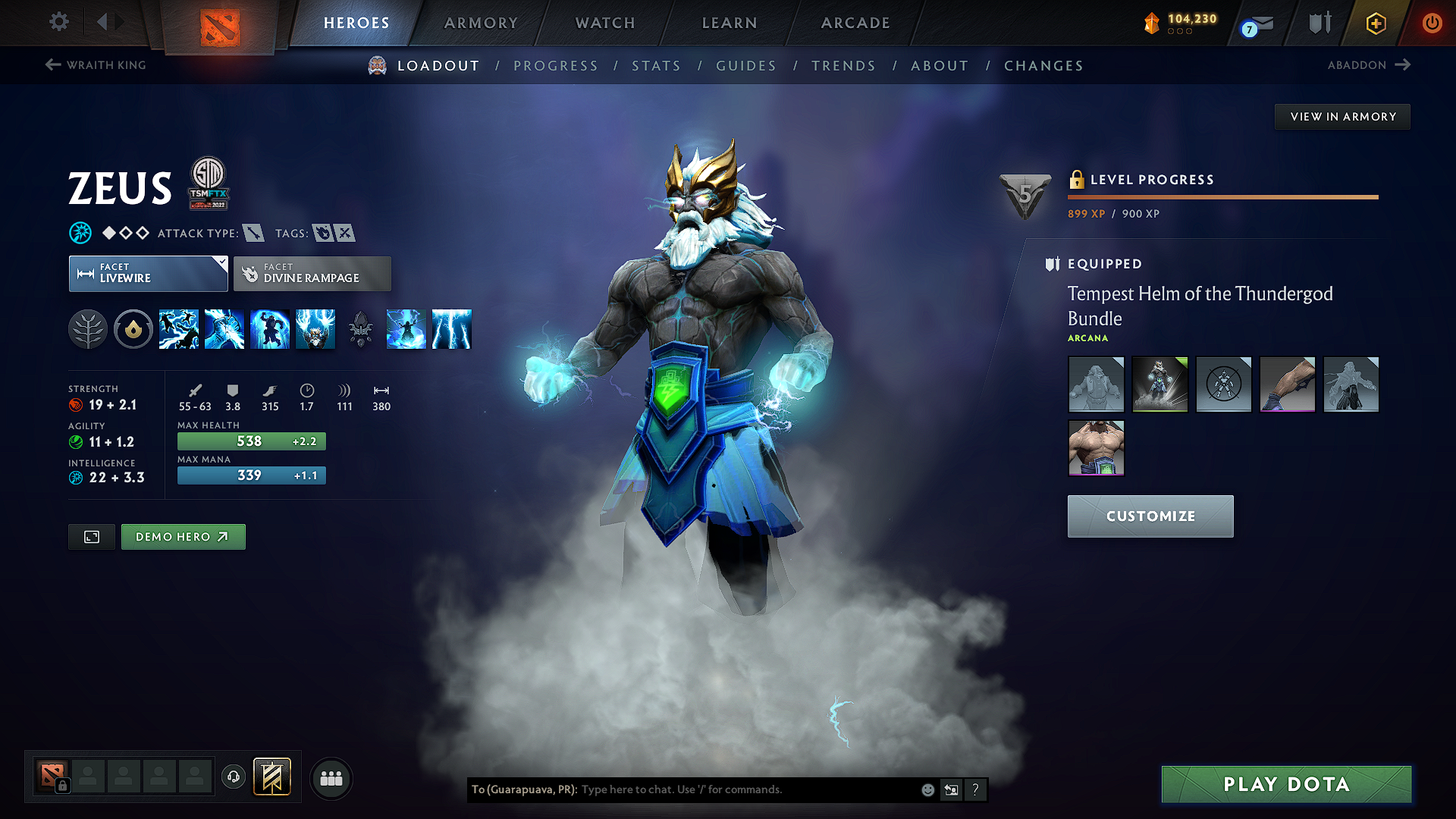The height and width of the screenshot is (819, 1456).
Task: Switch to the ARMORY tab
Action: tap(480, 23)
